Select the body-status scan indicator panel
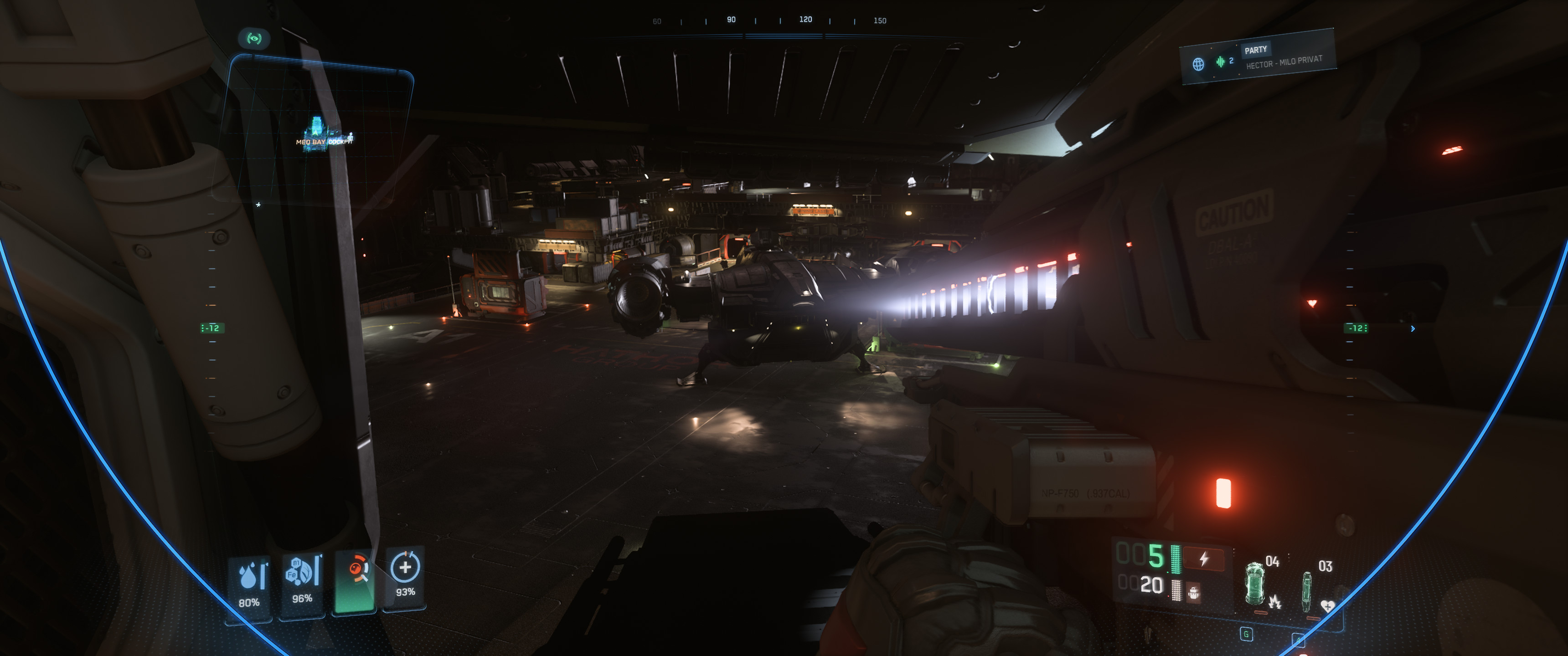 [x=355, y=582]
